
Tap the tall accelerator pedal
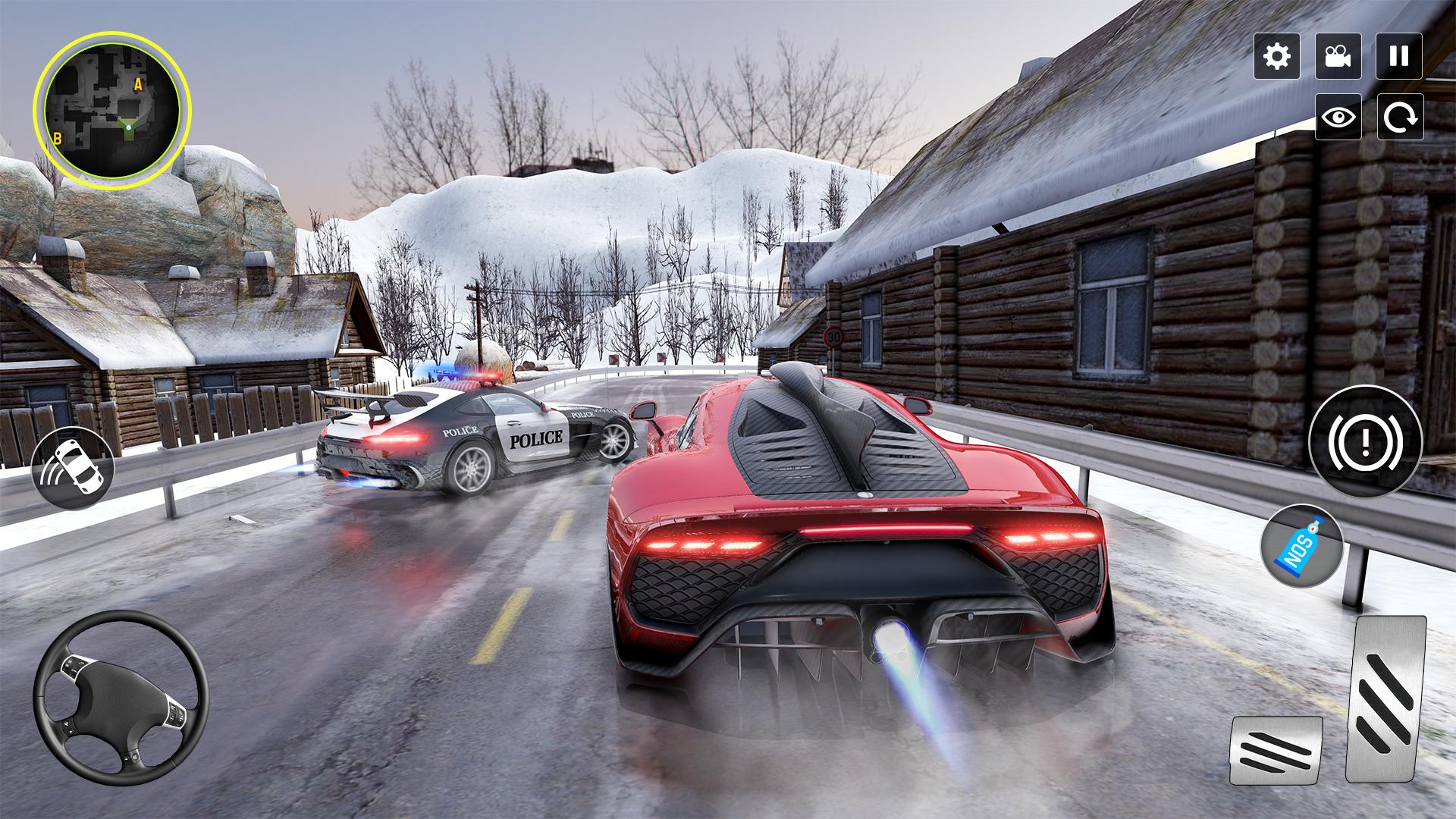1385,698
